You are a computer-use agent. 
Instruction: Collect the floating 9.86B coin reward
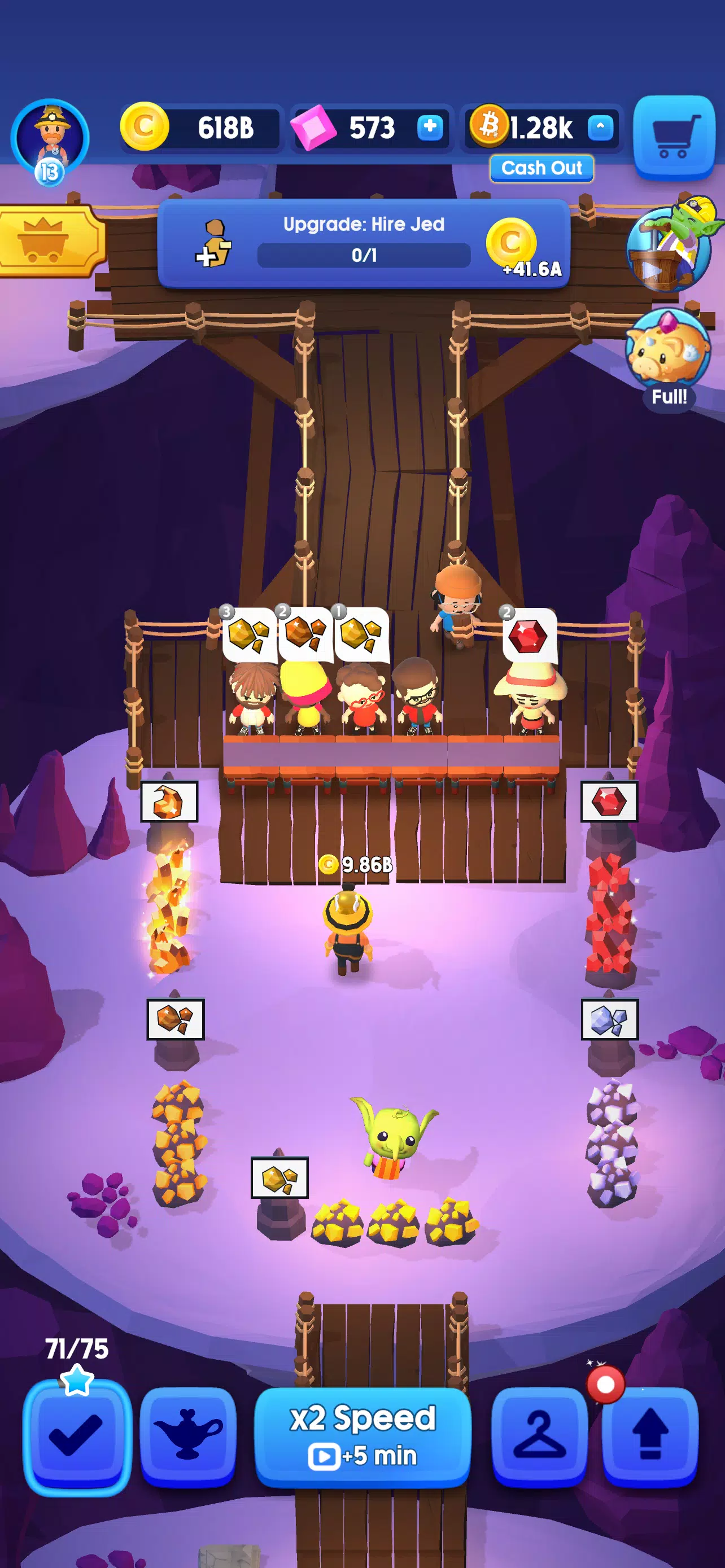pyautogui.click(x=355, y=863)
